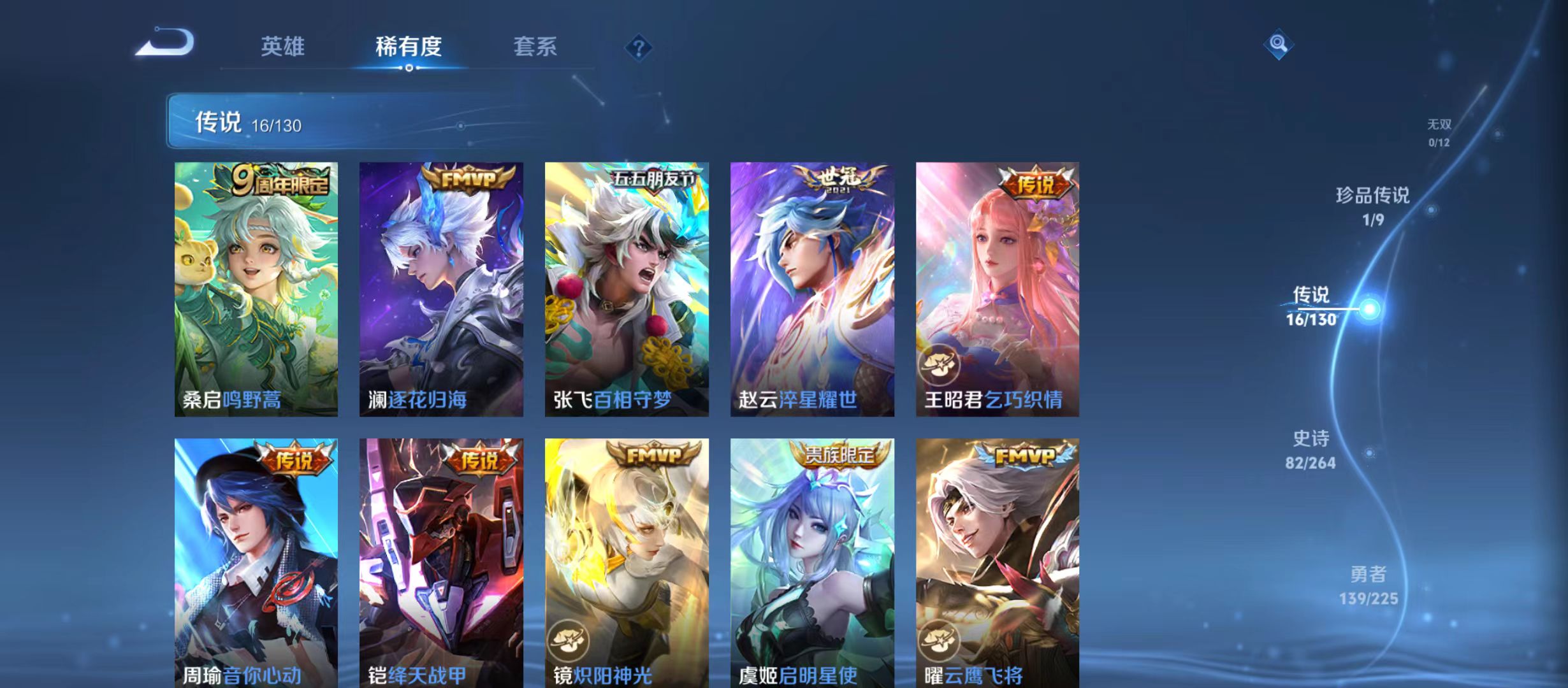Switch to the 套系 tab
Screen dimensions: 1568x688
click(x=537, y=45)
